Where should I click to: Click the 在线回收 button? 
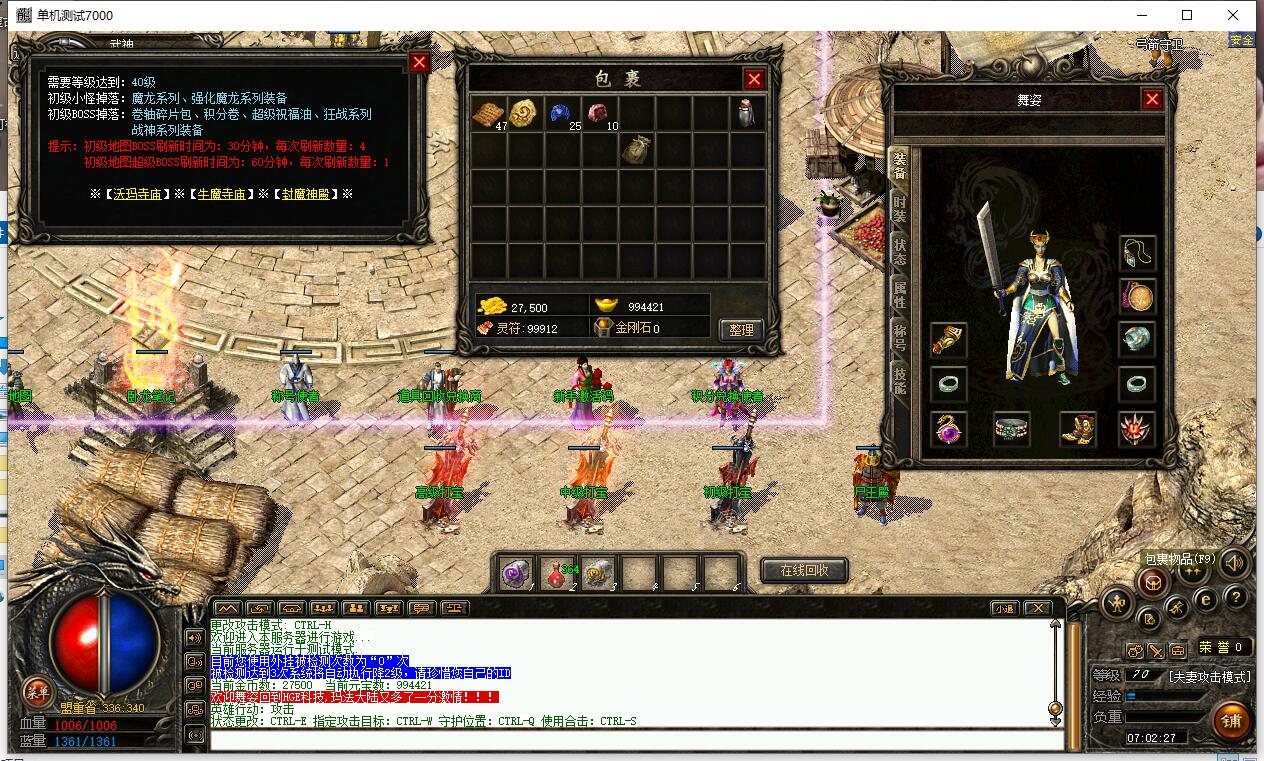(x=804, y=571)
